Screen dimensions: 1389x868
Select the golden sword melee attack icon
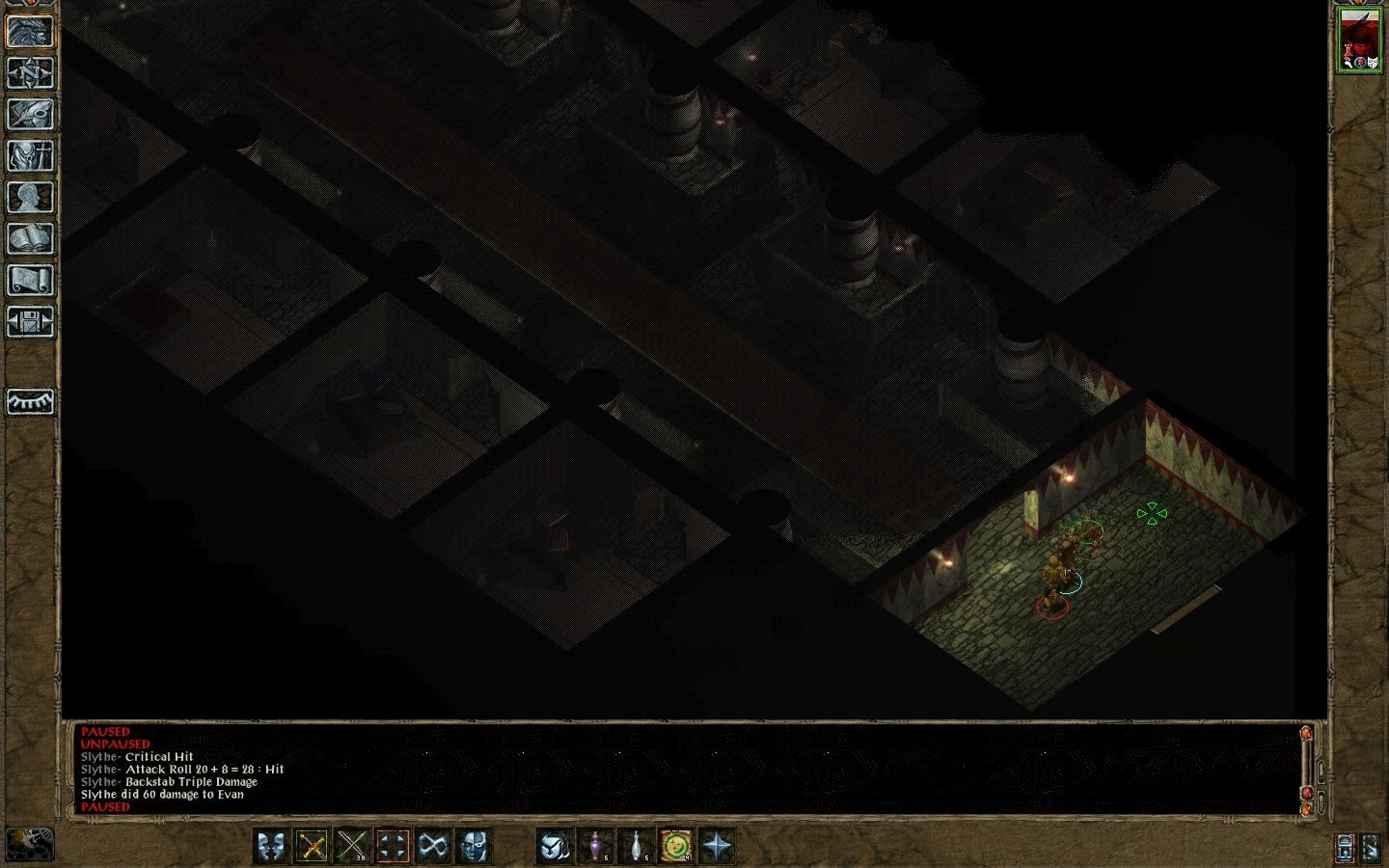point(311,847)
